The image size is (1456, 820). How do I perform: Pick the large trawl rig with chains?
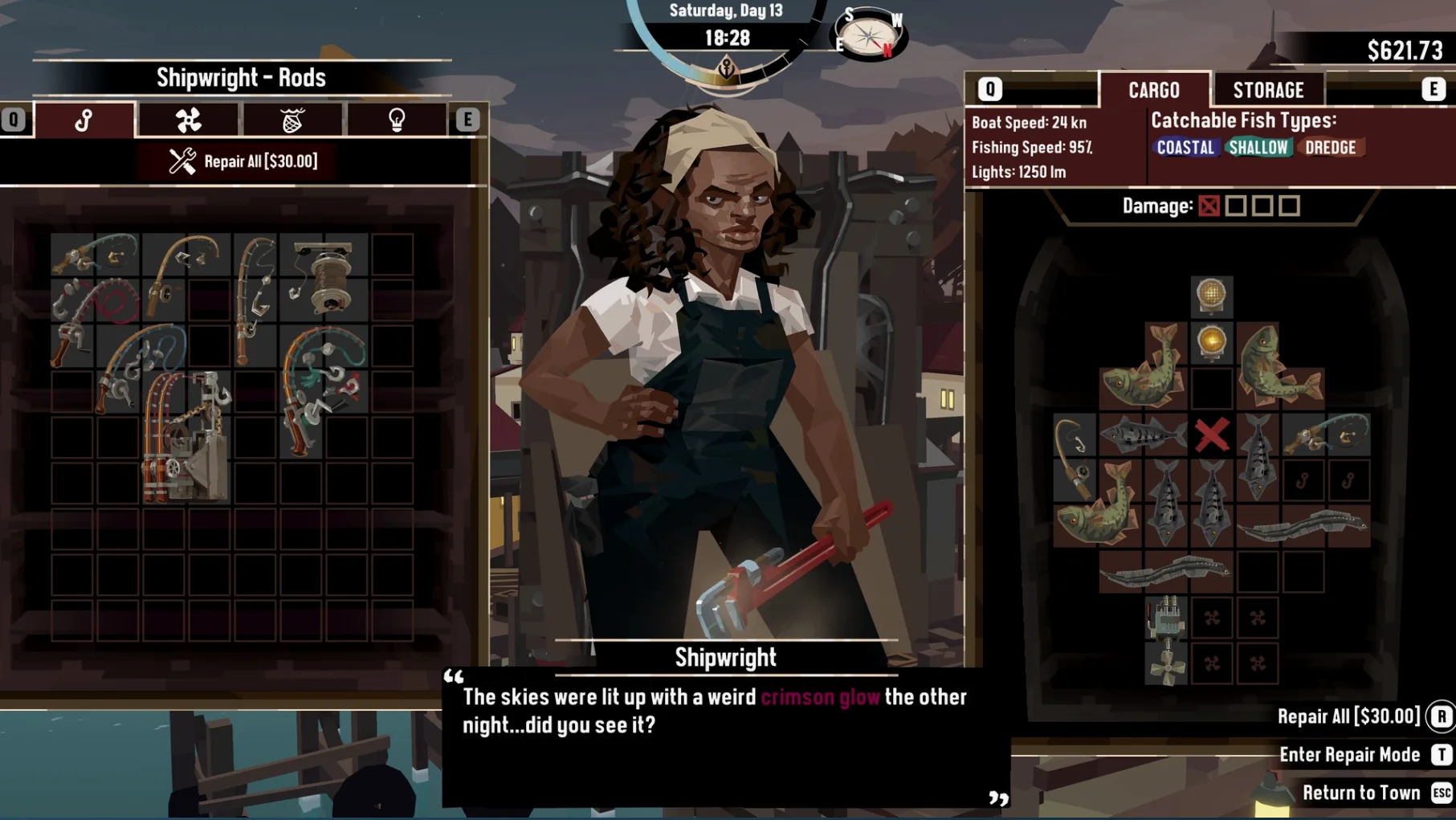point(186,438)
